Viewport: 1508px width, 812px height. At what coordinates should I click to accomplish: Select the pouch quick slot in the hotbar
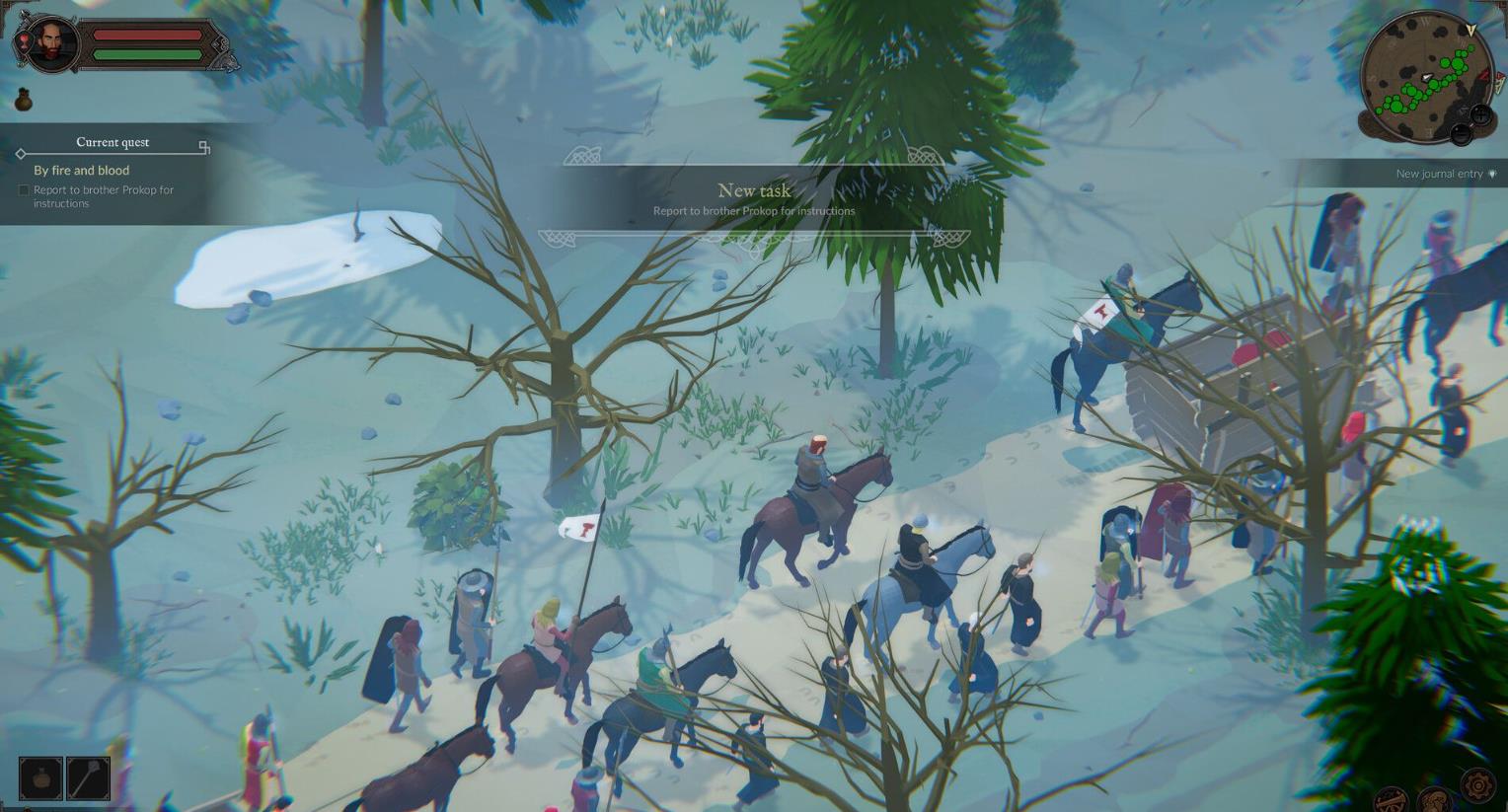(x=40, y=777)
